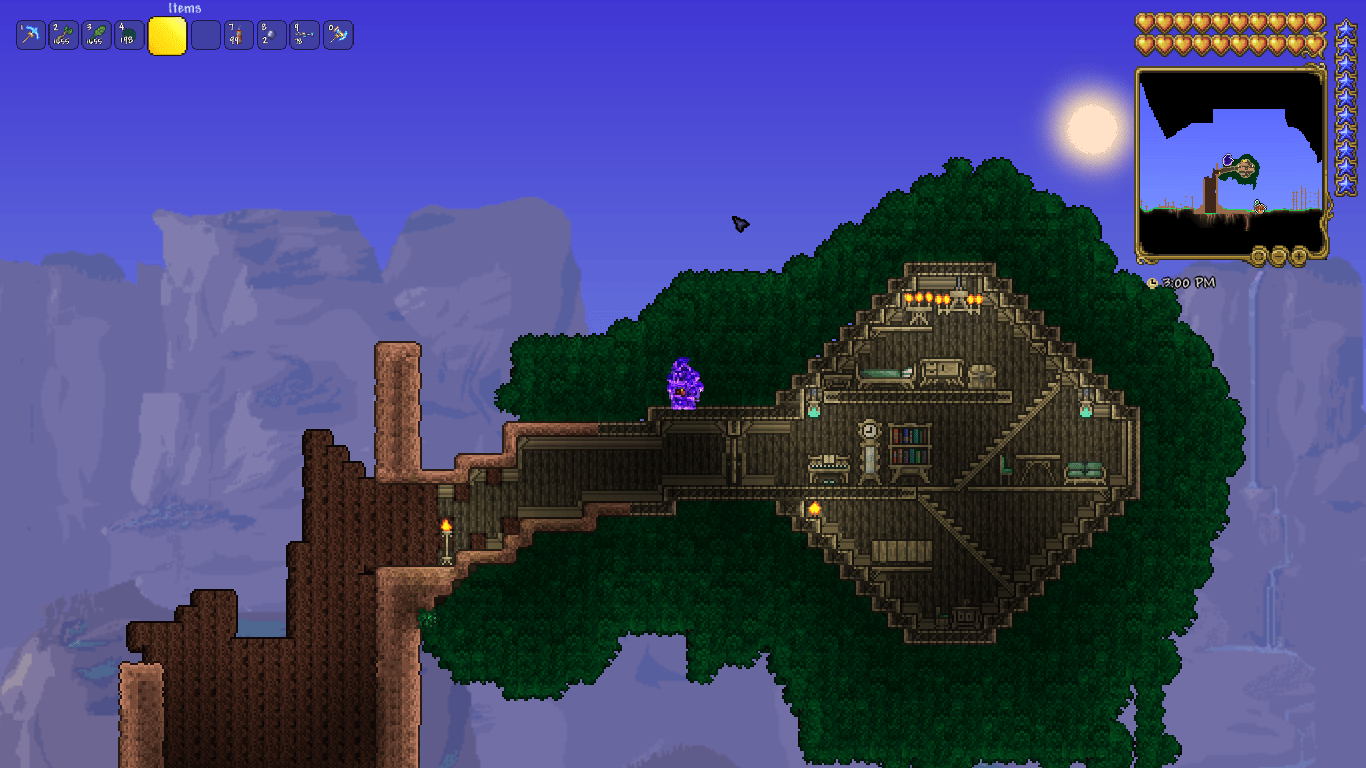Image resolution: width=1366 pixels, height=768 pixels.
Task: Select the highlighted yellow block in slot 5
Action: click(167, 34)
